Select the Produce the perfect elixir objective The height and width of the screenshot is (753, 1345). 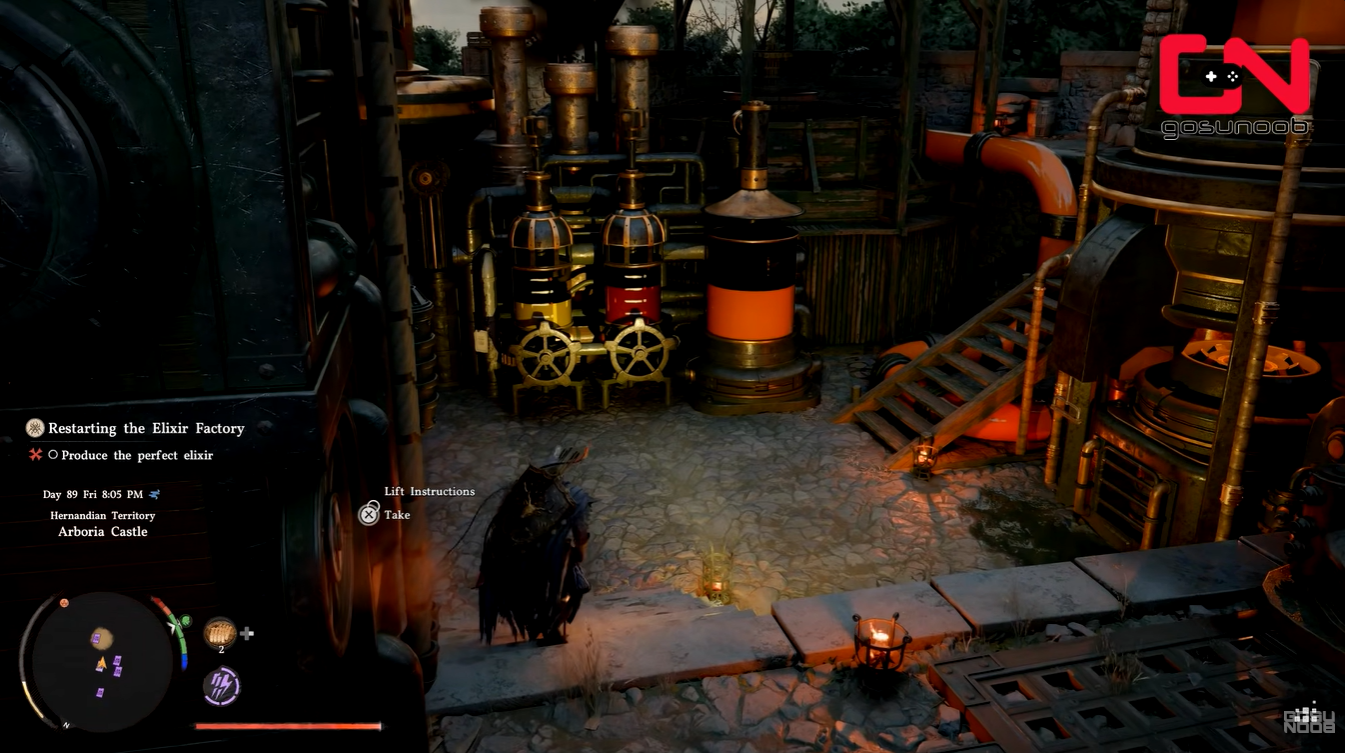tap(137, 455)
